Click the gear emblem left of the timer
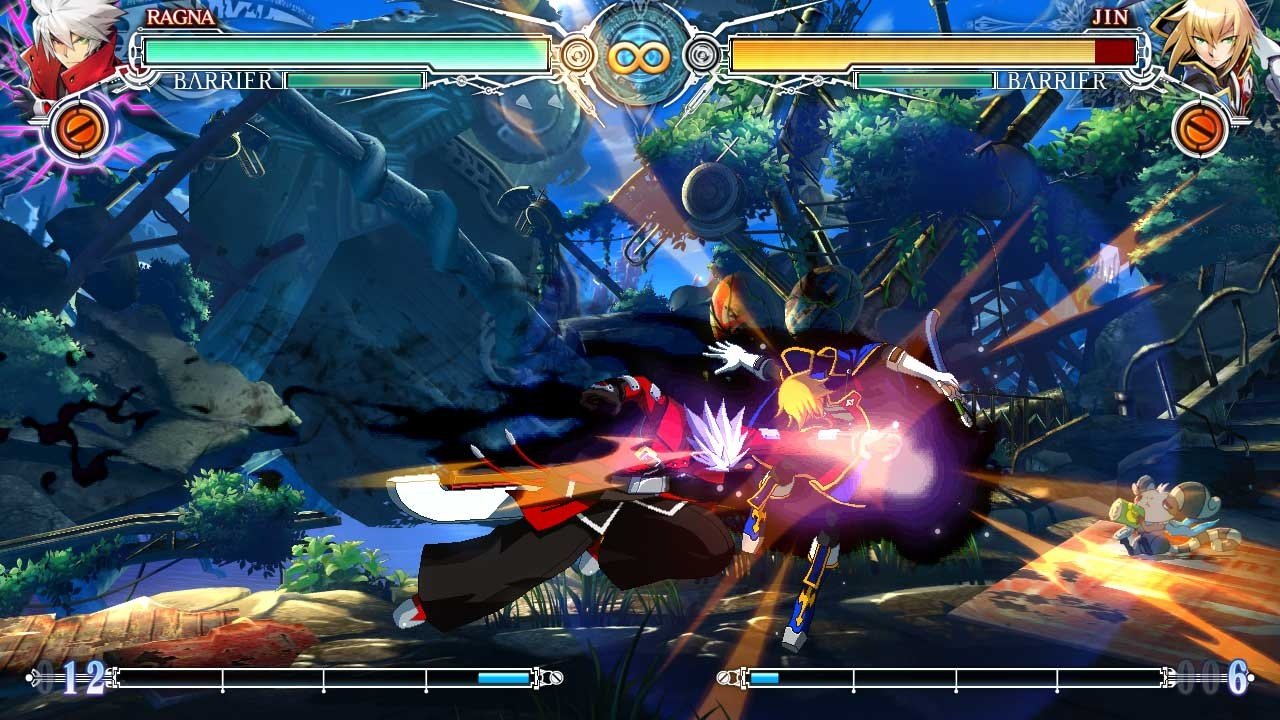 (x=578, y=55)
